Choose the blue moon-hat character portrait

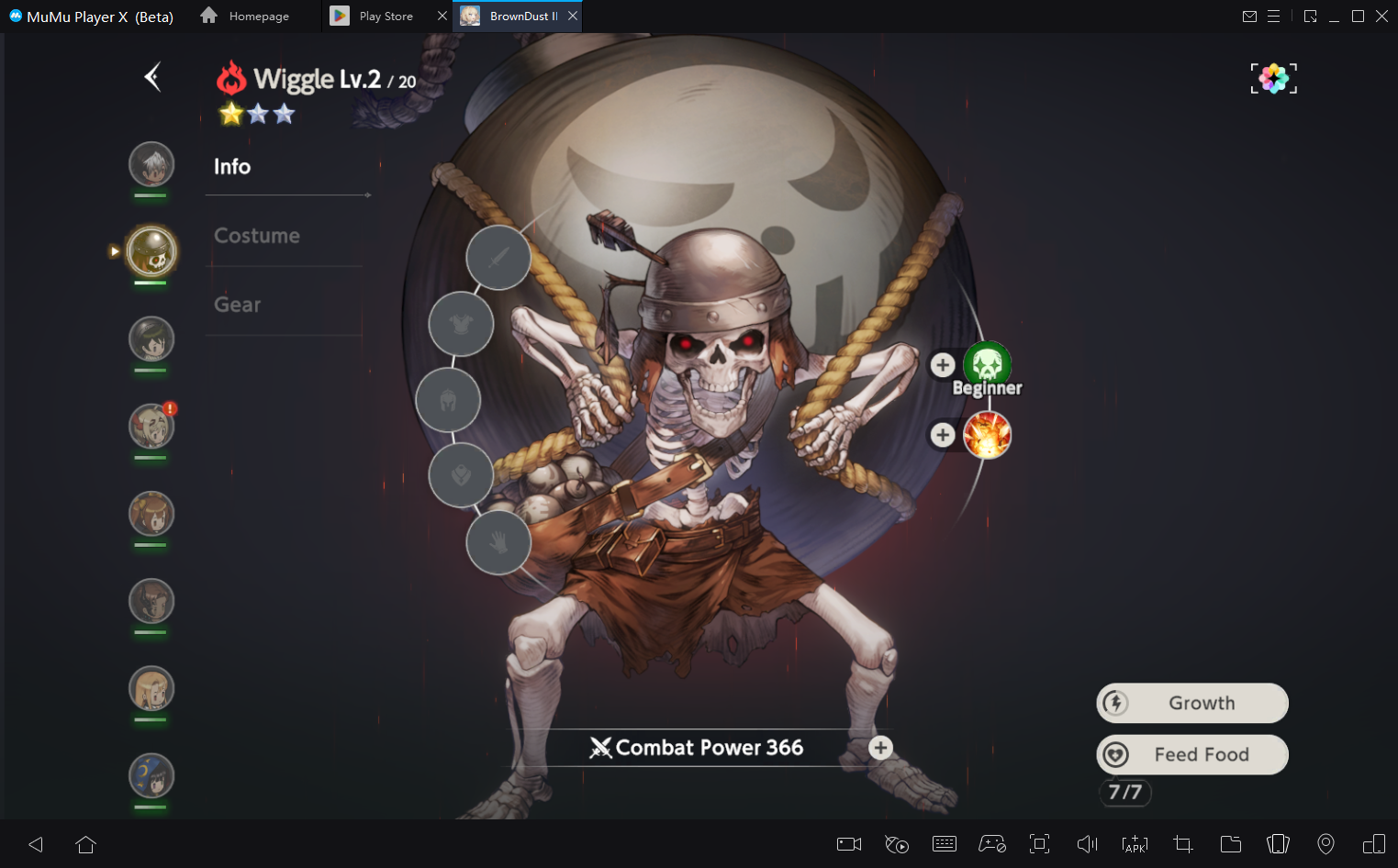click(151, 776)
